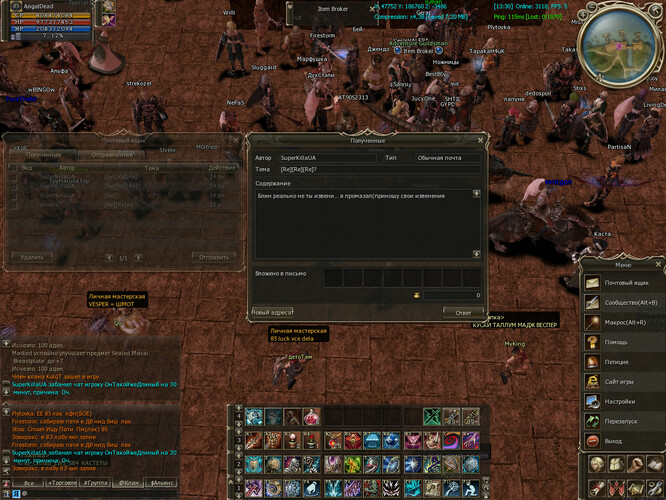
Task: Click the Ответ button to reply to the letter
Action: 463,312
